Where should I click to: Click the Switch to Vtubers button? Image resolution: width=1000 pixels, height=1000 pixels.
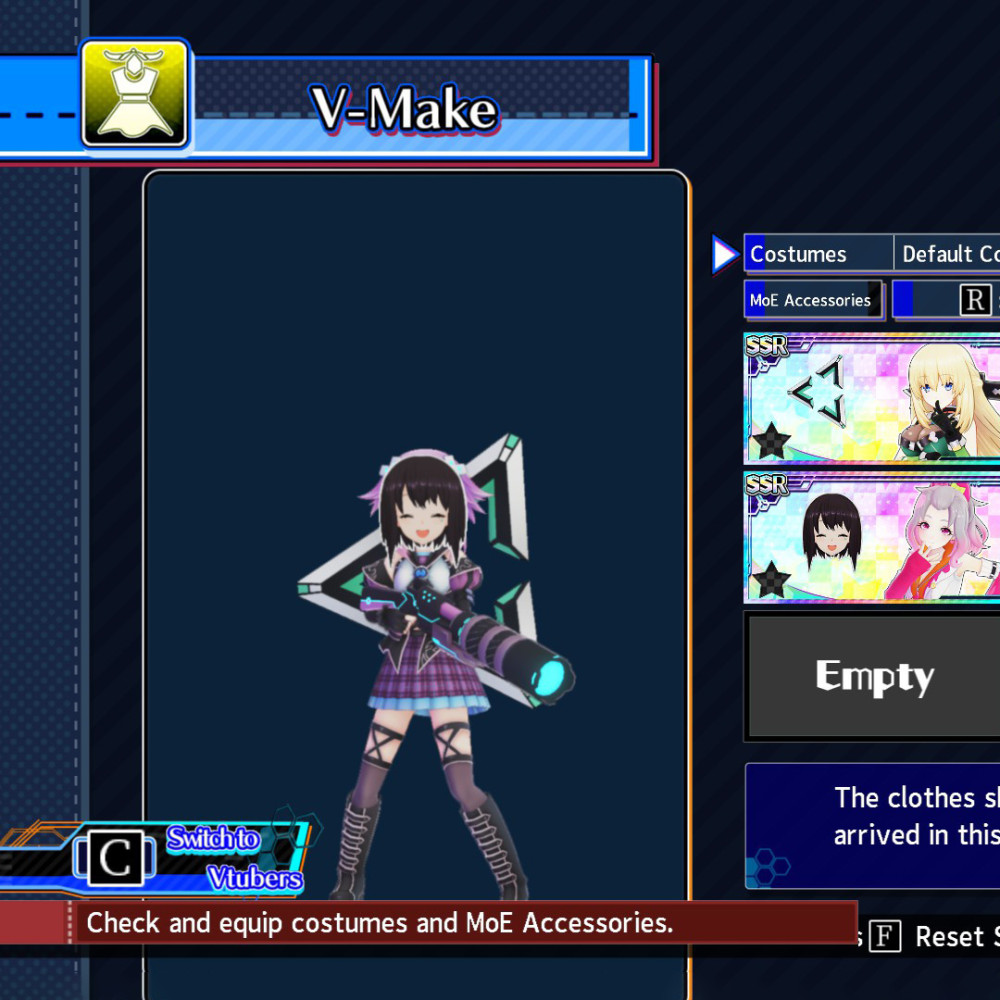(190, 858)
